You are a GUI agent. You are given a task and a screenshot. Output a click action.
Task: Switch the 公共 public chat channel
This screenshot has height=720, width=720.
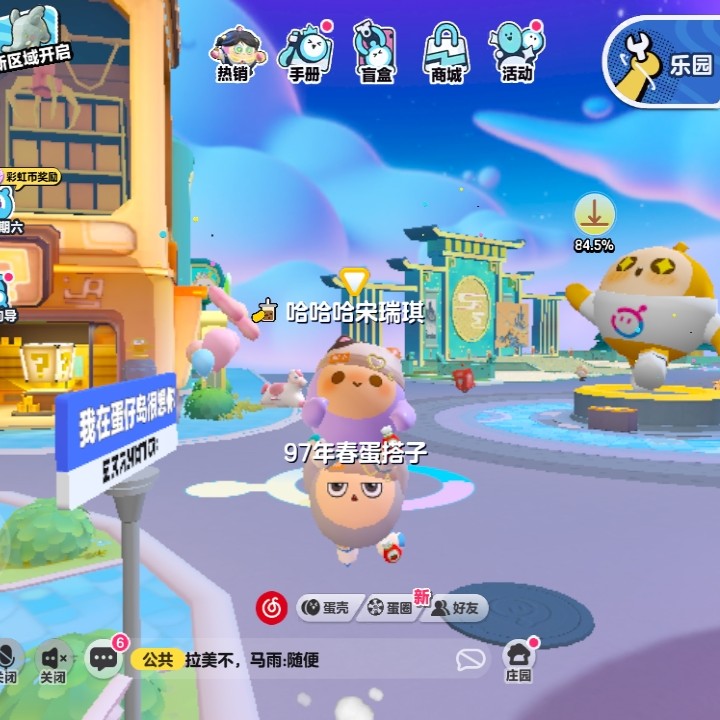tap(158, 660)
